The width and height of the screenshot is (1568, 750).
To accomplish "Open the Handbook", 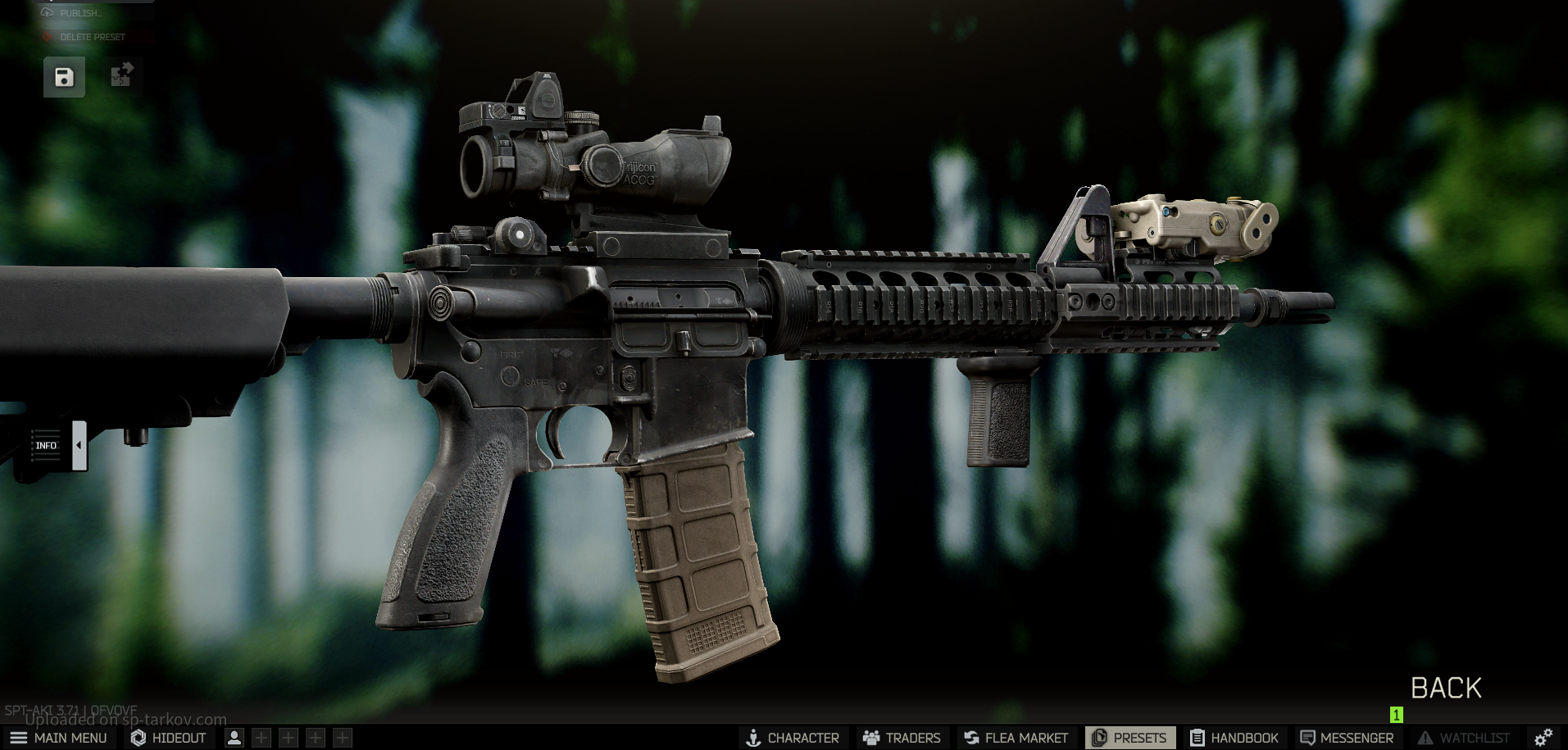I will coord(1234,738).
